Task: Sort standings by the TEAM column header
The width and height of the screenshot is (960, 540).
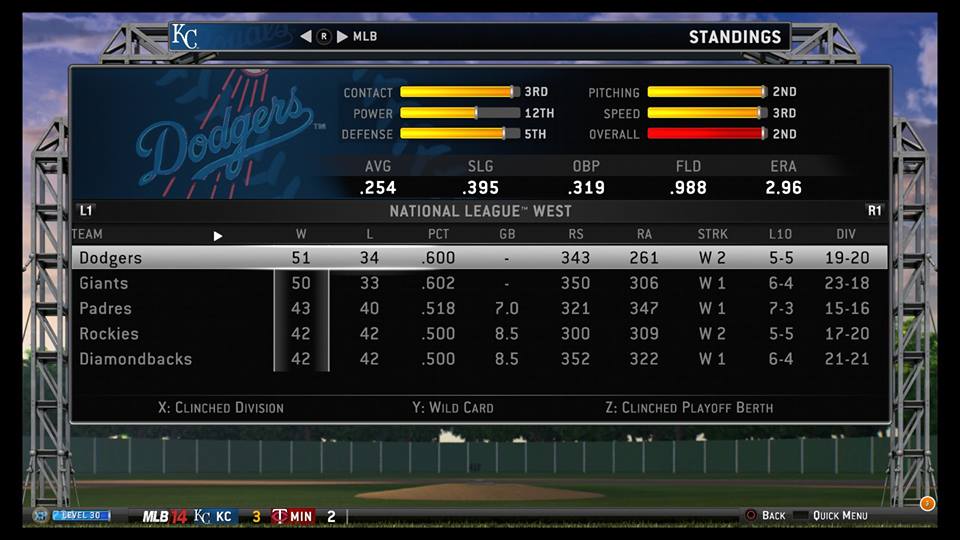Action: (87, 235)
